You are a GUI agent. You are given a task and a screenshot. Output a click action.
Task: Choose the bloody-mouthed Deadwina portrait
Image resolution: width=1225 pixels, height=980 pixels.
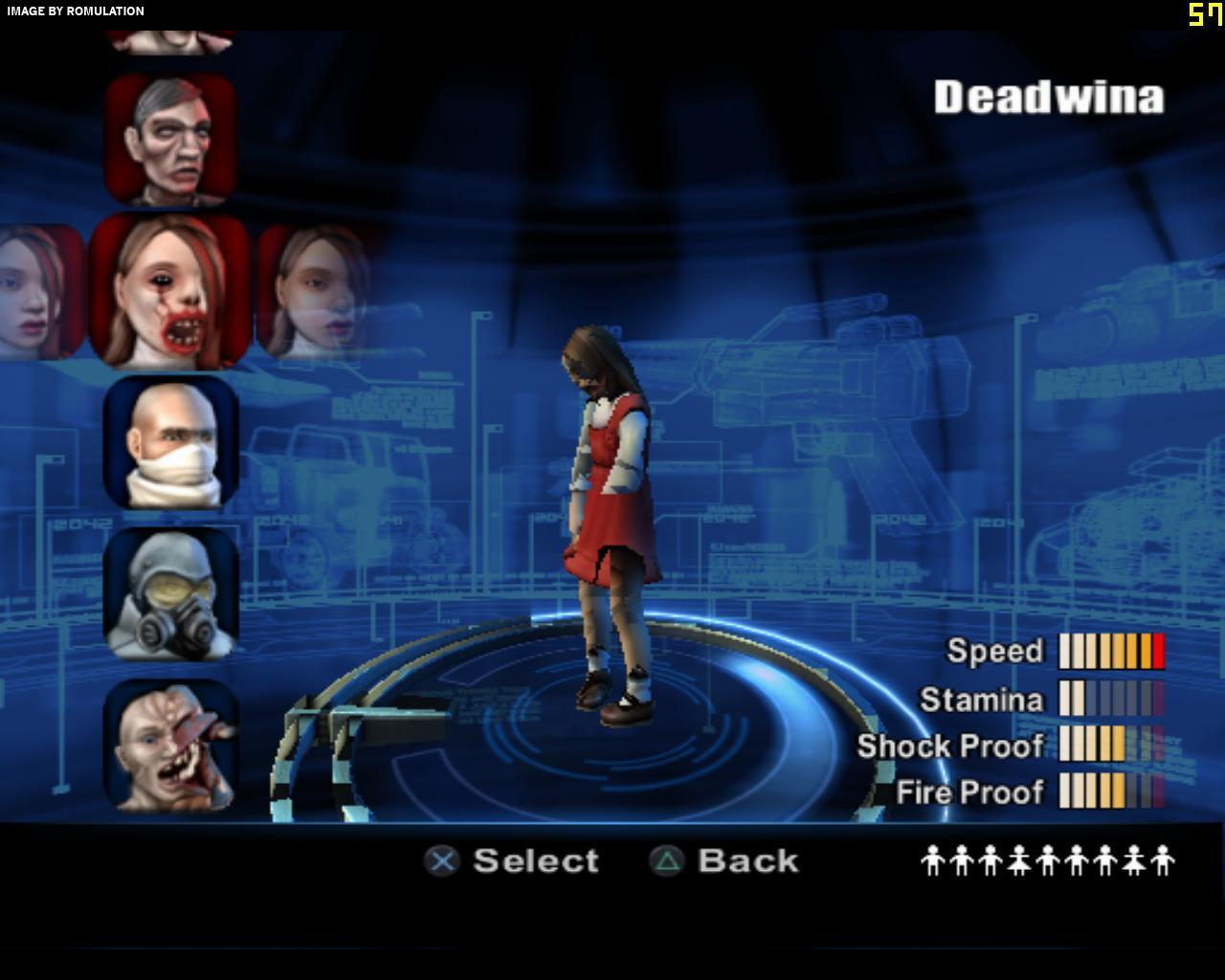tap(170, 292)
